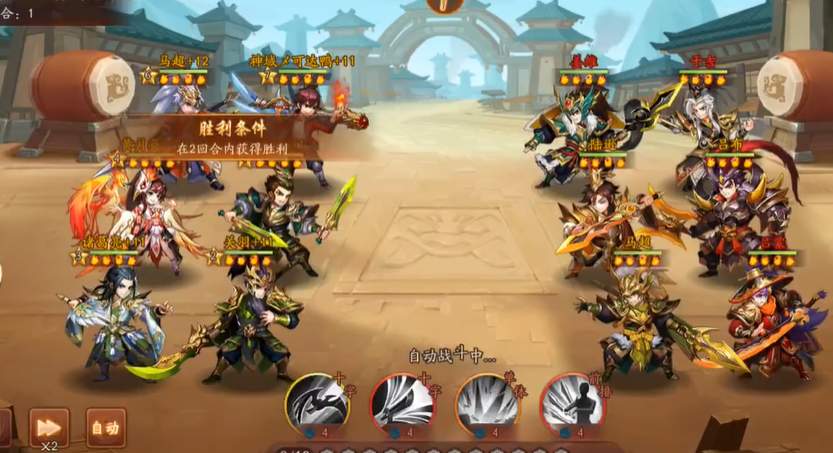Activate the 单体 single-target skill icon

pyautogui.click(x=487, y=405)
